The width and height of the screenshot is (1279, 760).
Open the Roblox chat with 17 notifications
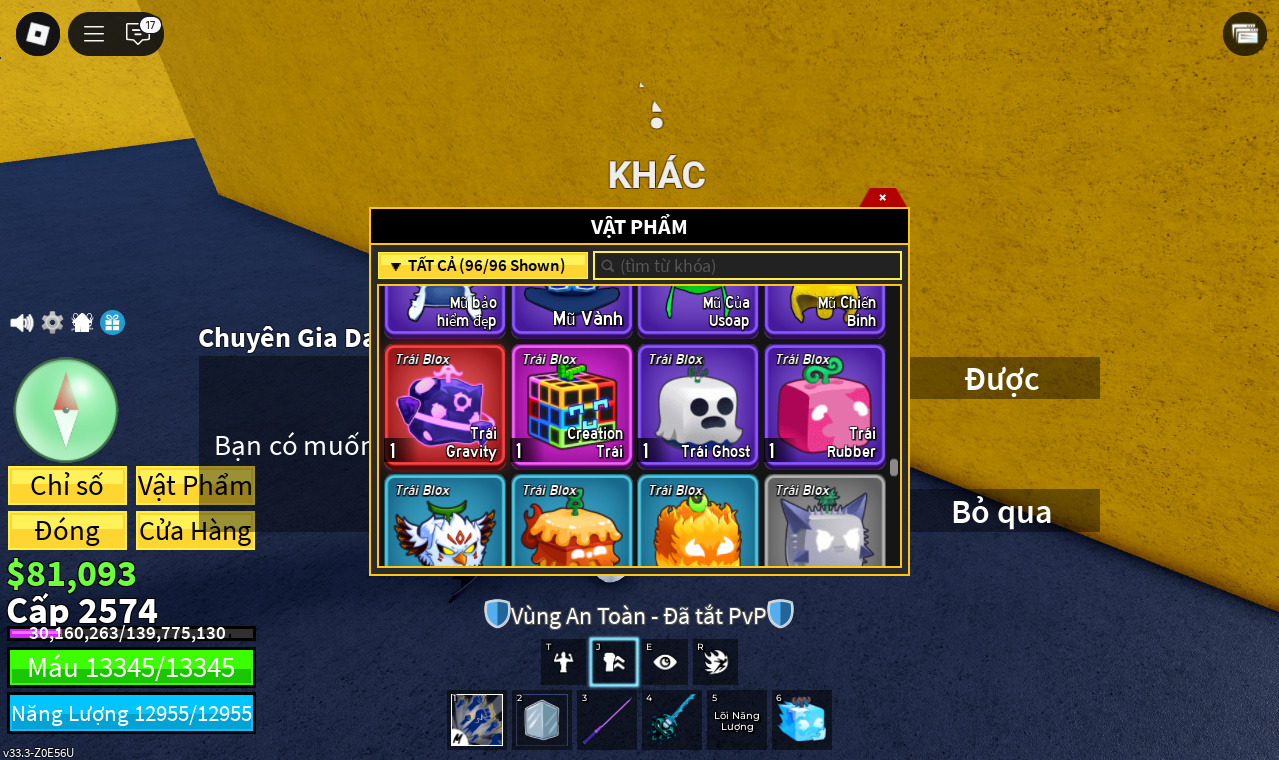tap(139, 34)
